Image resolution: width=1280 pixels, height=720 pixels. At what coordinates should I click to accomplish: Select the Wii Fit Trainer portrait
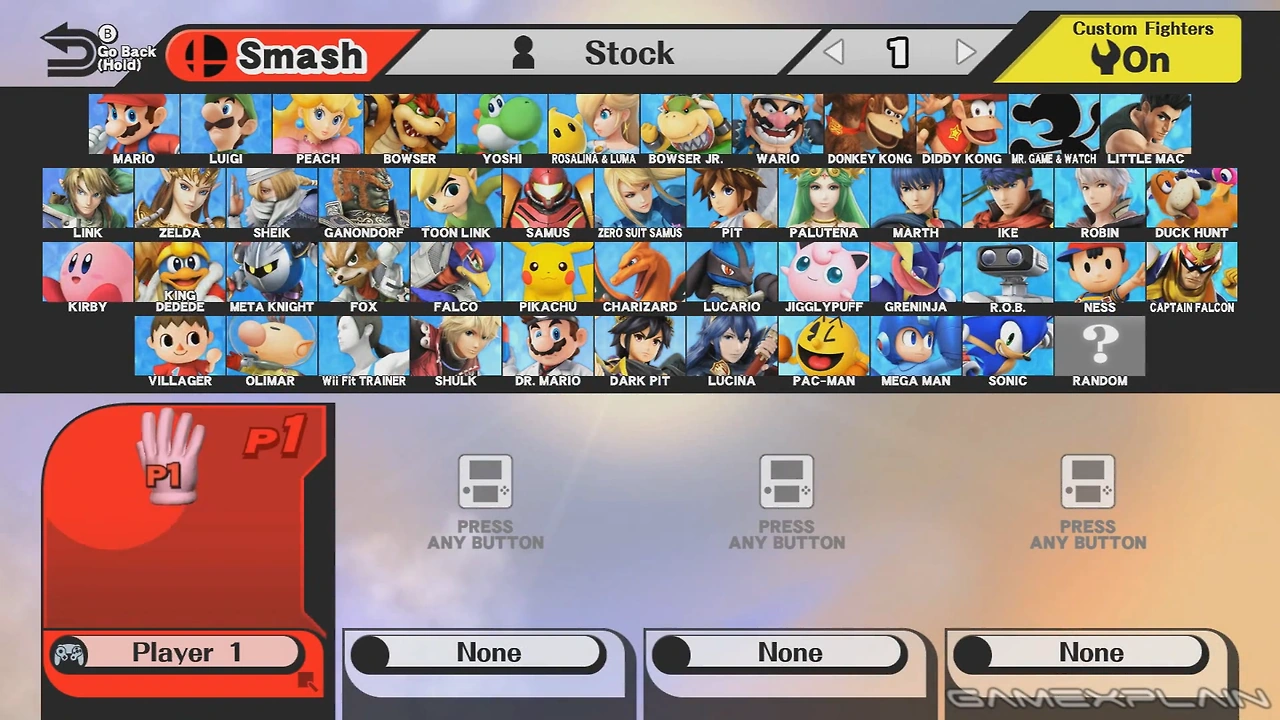[x=363, y=345]
